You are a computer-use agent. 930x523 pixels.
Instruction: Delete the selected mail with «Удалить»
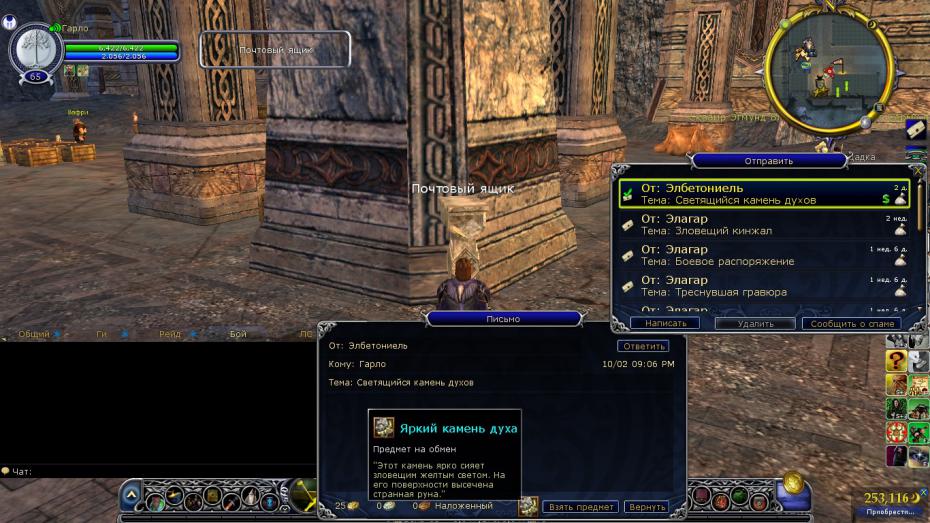755,324
